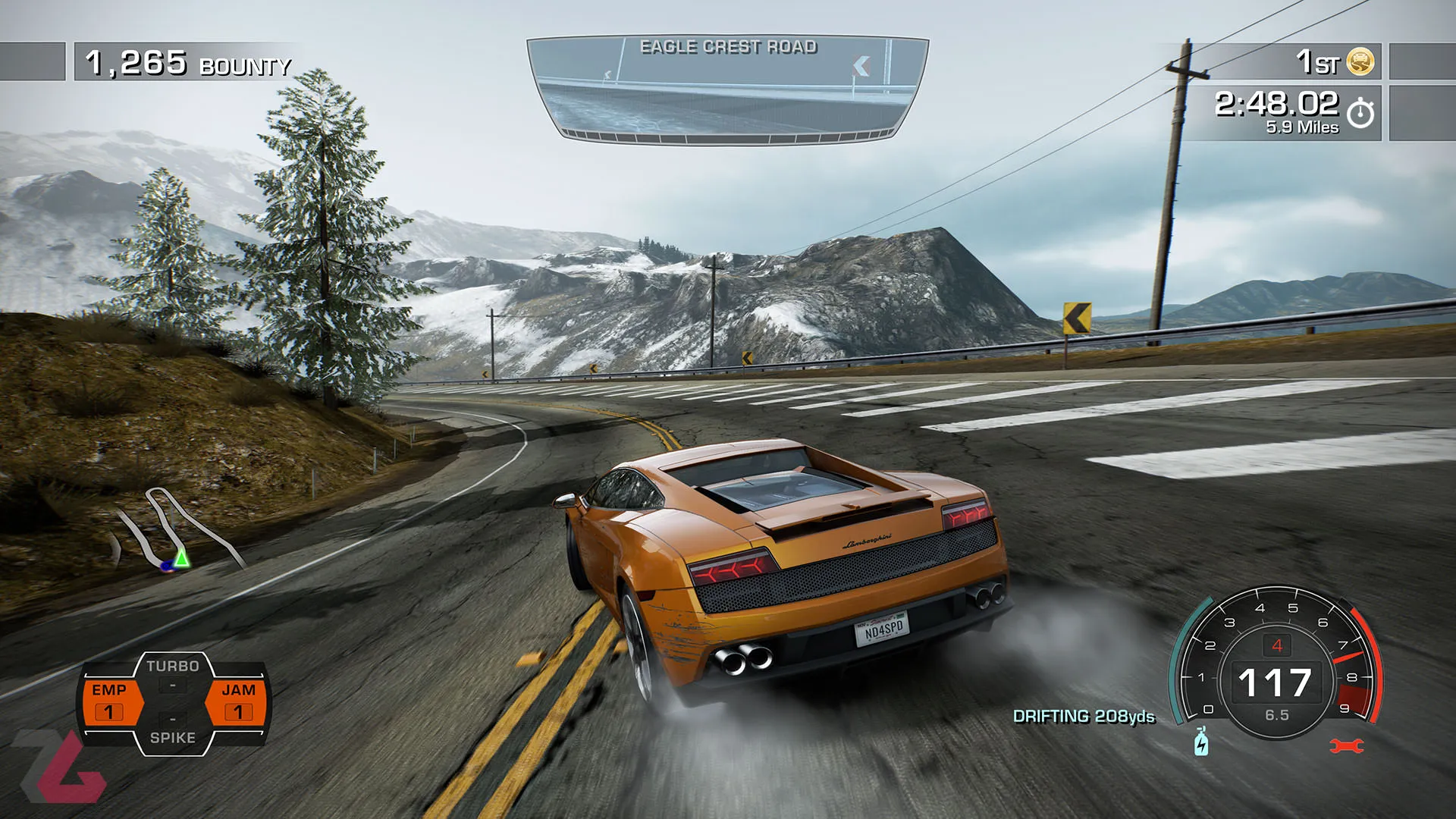Click the 1,265 BOUNTY counter
1456x819 pixels.
(182, 64)
